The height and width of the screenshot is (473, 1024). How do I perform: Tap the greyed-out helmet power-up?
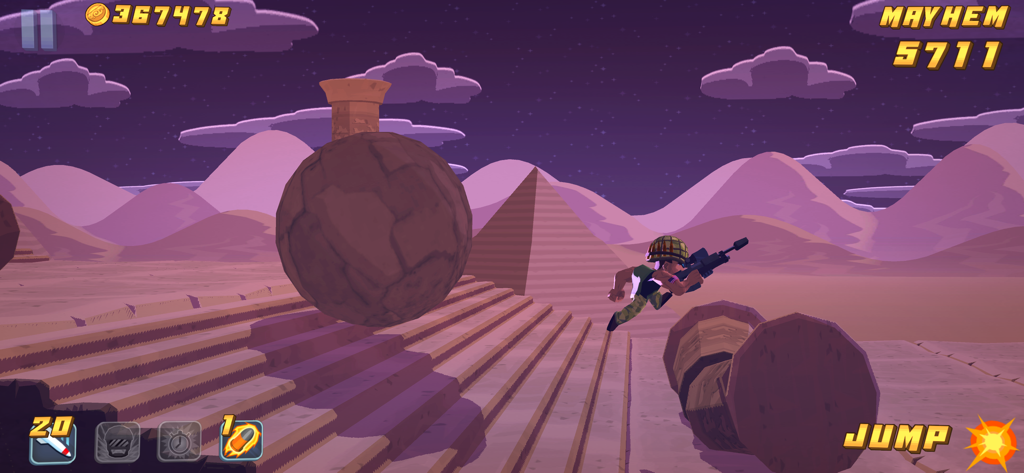coord(117,441)
